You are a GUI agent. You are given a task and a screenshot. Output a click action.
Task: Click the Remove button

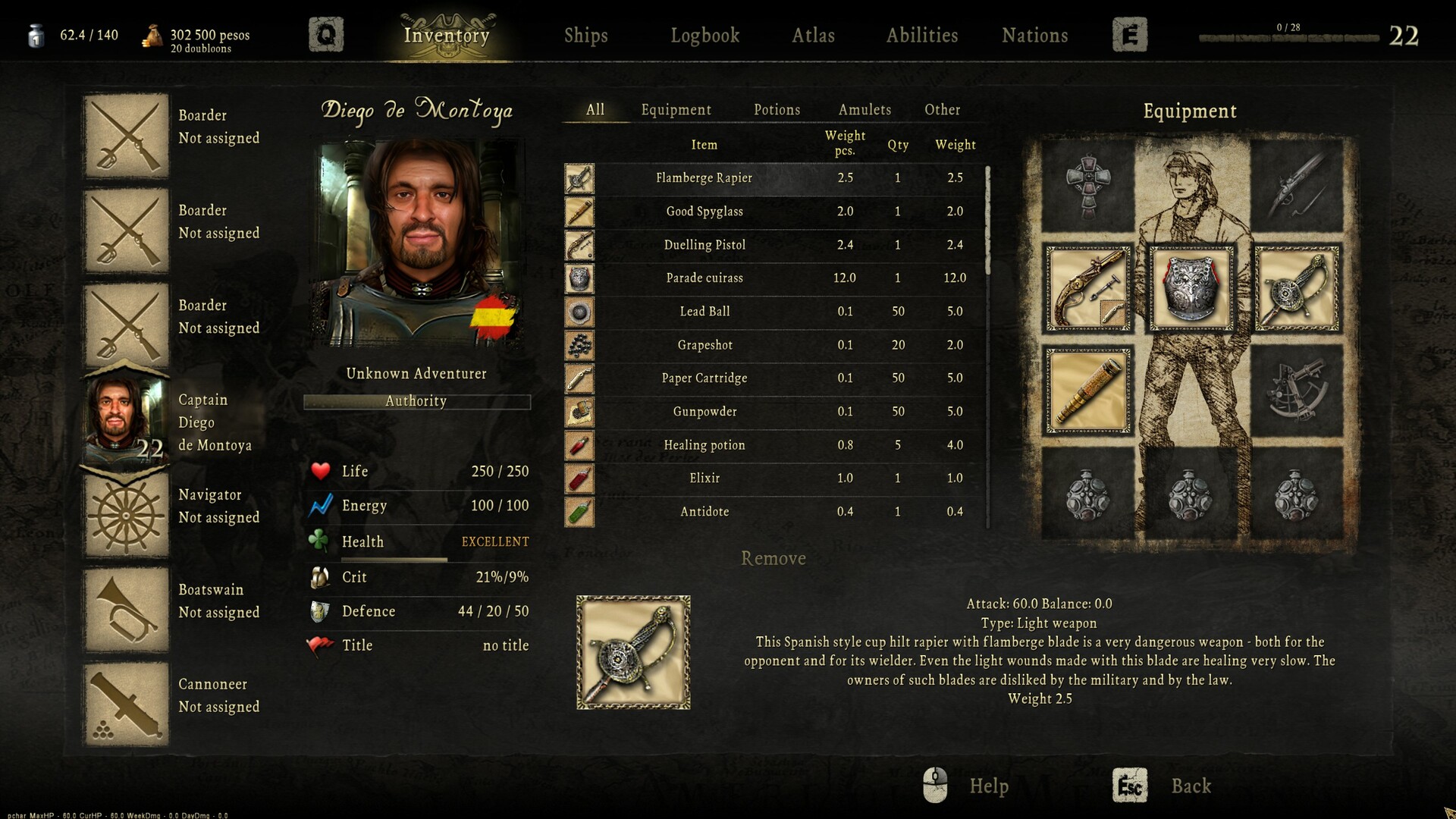pyautogui.click(x=773, y=558)
